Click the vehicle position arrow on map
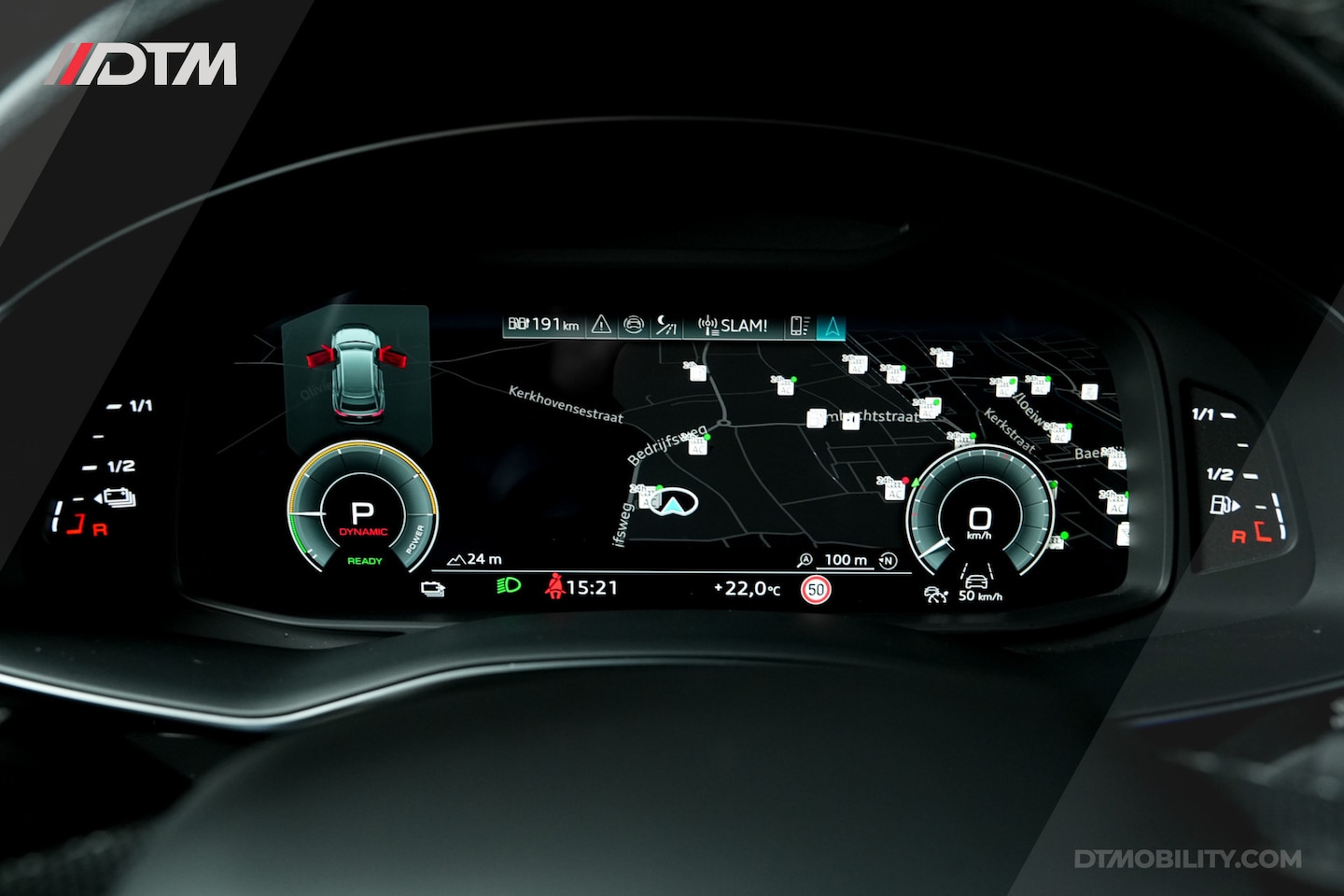 (672, 504)
